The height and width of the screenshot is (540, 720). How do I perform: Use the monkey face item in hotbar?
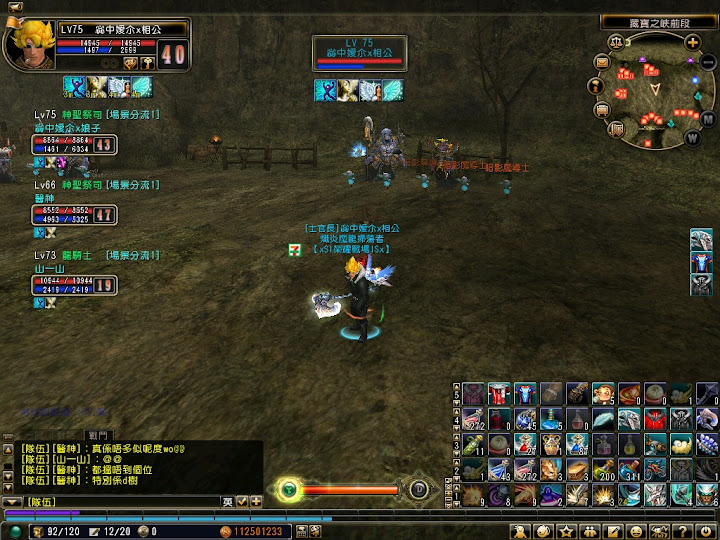(x=603, y=392)
